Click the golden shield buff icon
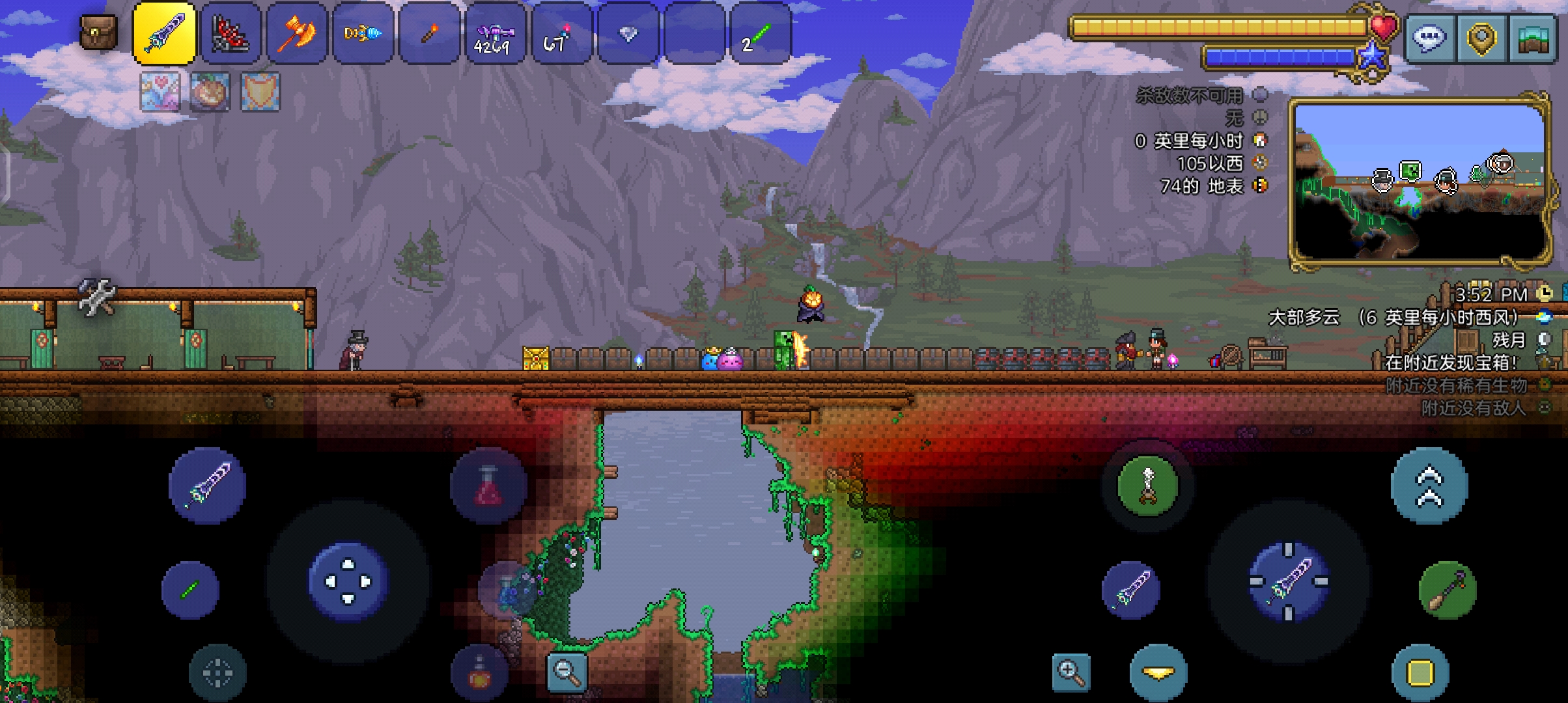 [x=260, y=91]
